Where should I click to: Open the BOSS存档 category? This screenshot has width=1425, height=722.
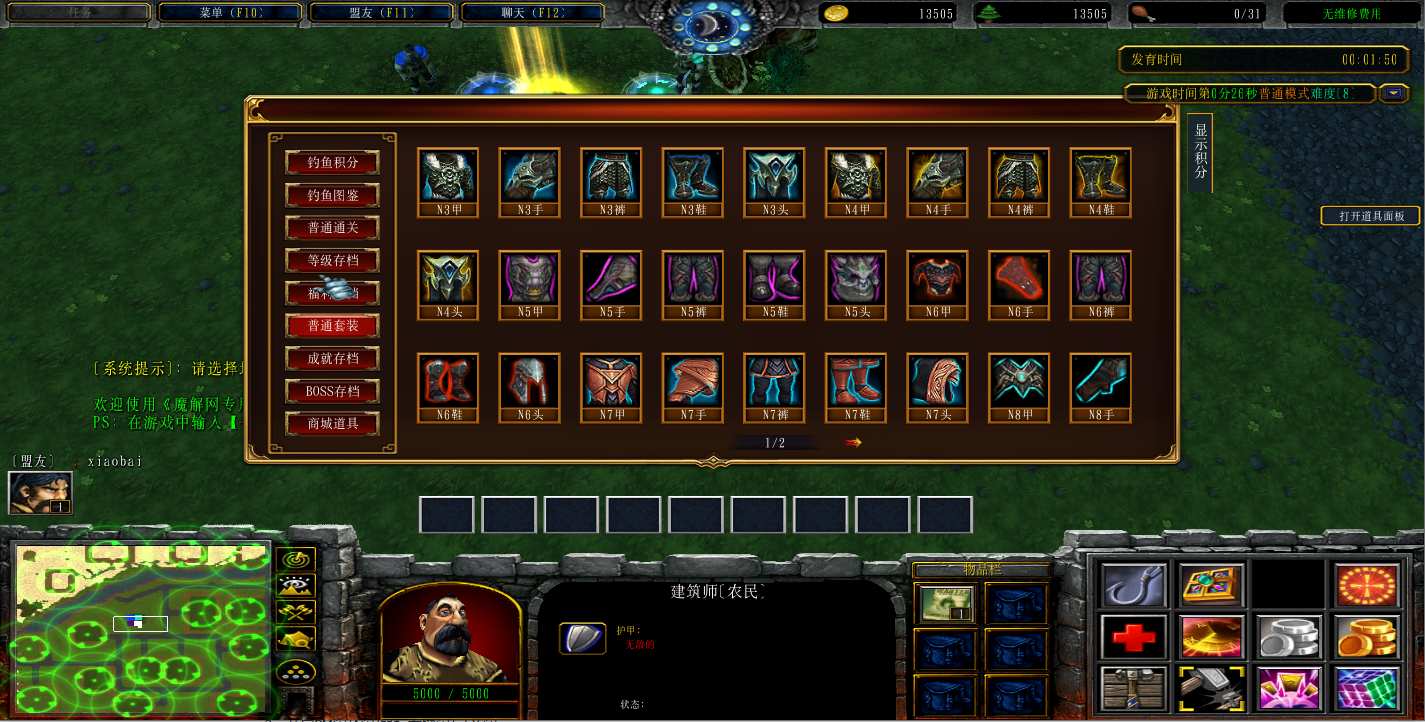point(333,391)
